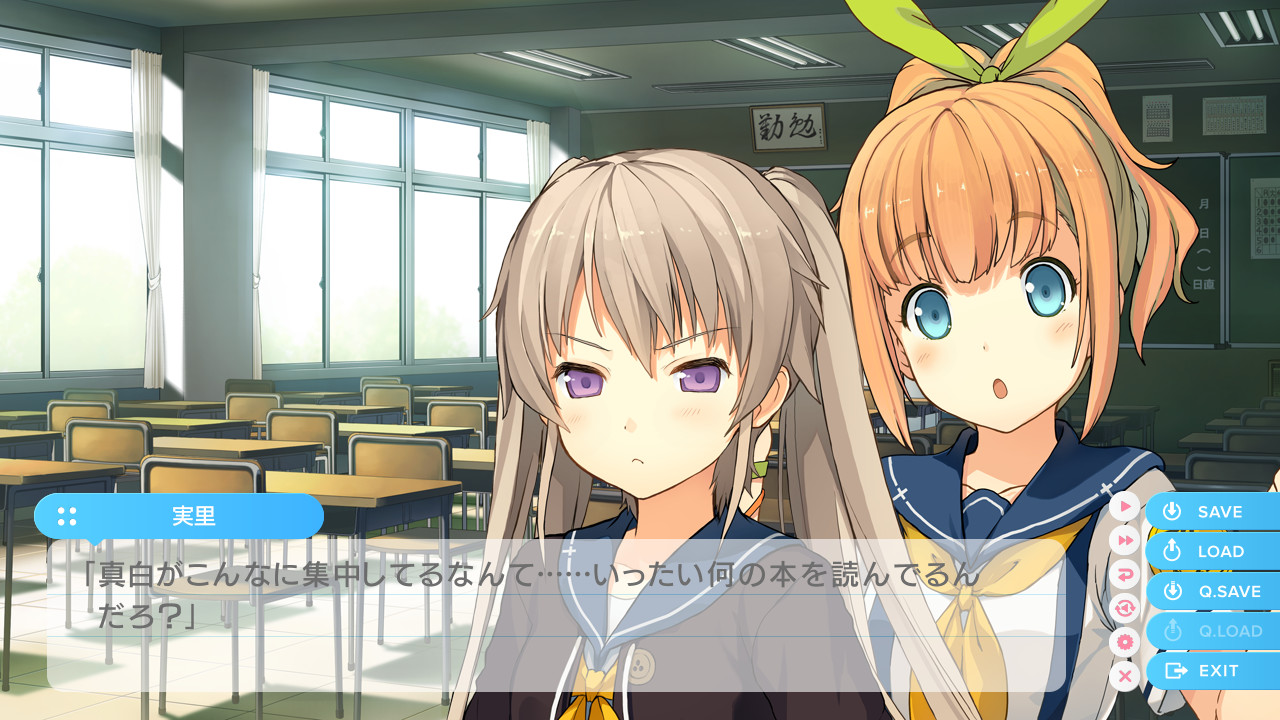Image resolution: width=1280 pixels, height=720 pixels.
Task: Click the download arrow icon on the LOAD button
Action: 1171,551
